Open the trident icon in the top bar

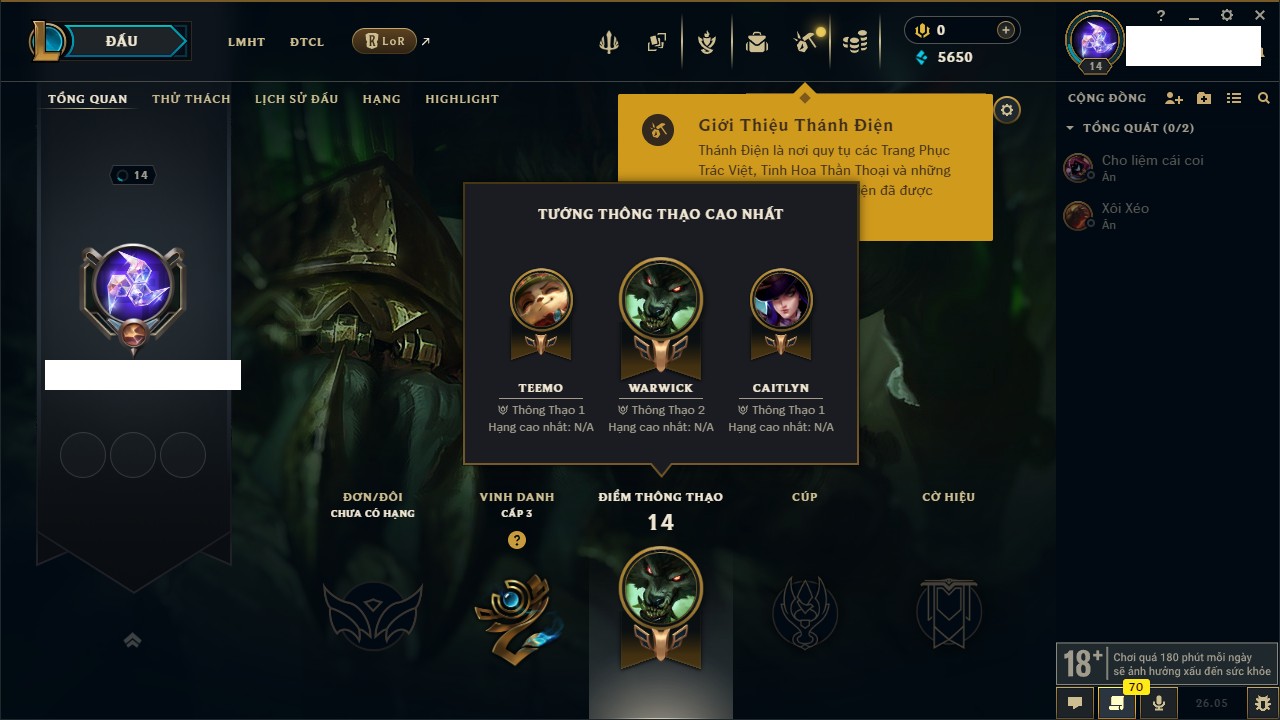click(x=608, y=42)
